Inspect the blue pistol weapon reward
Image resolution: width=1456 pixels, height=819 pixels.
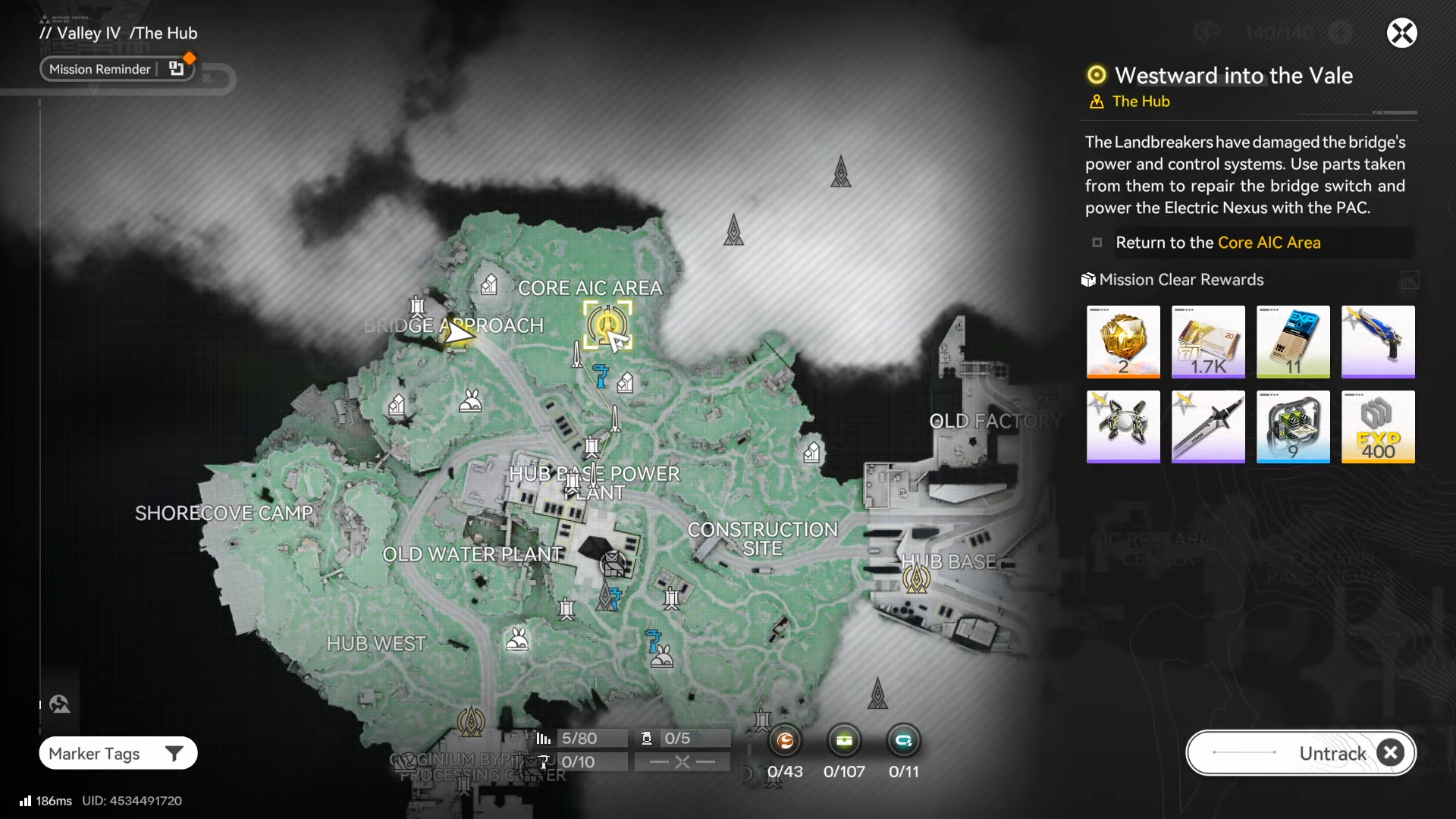point(1378,341)
